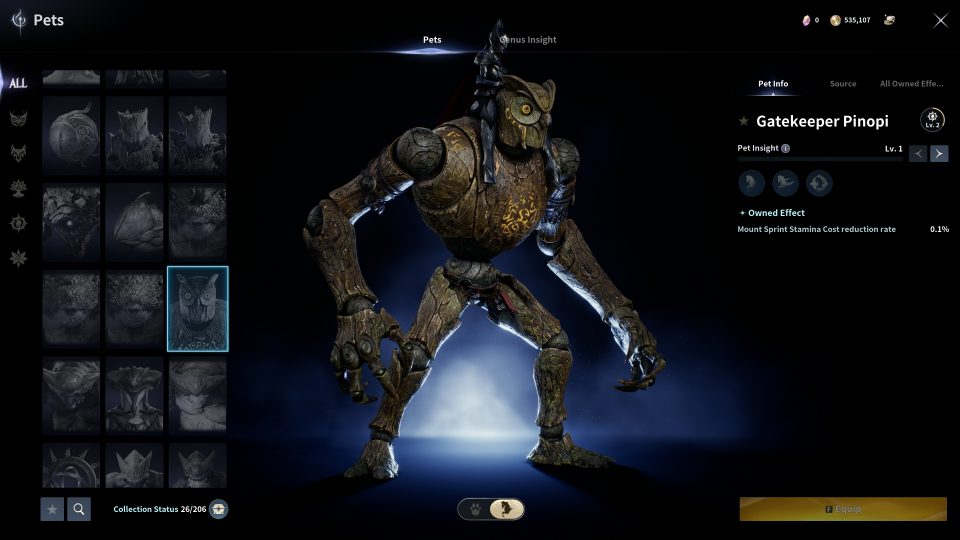Toggle the favorites star filter
This screenshot has width=960, height=540.
click(x=52, y=509)
